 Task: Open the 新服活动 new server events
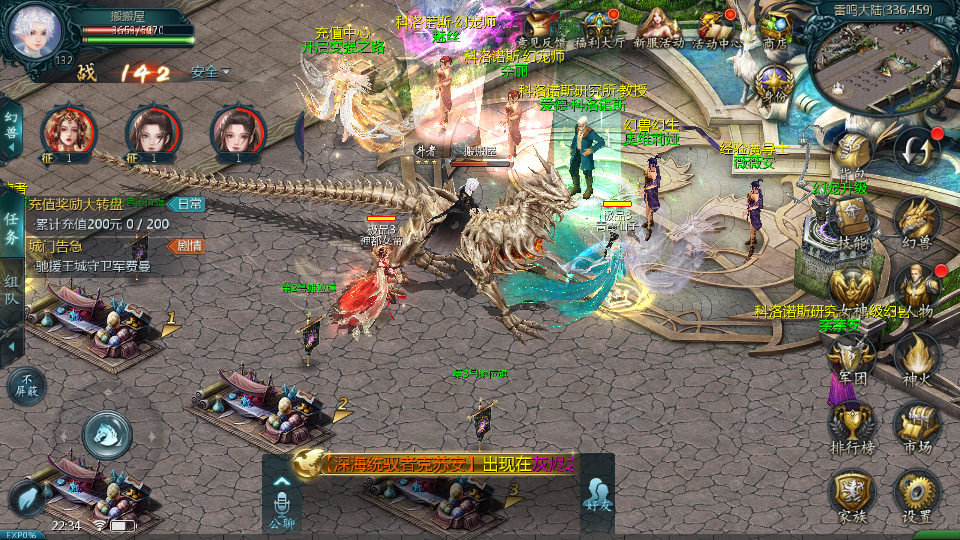[x=658, y=27]
